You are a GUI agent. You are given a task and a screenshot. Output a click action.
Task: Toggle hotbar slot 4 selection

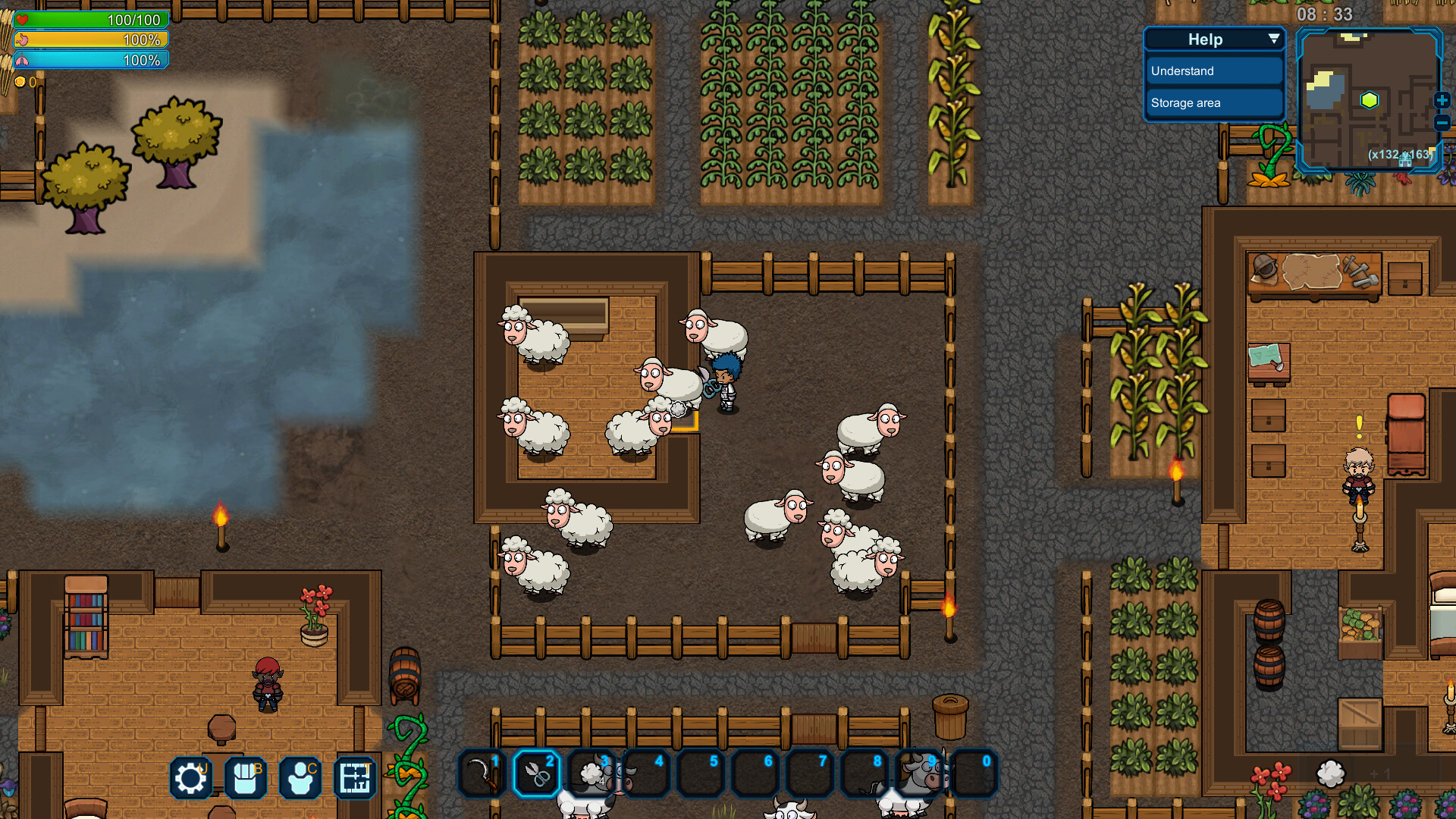click(x=647, y=773)
